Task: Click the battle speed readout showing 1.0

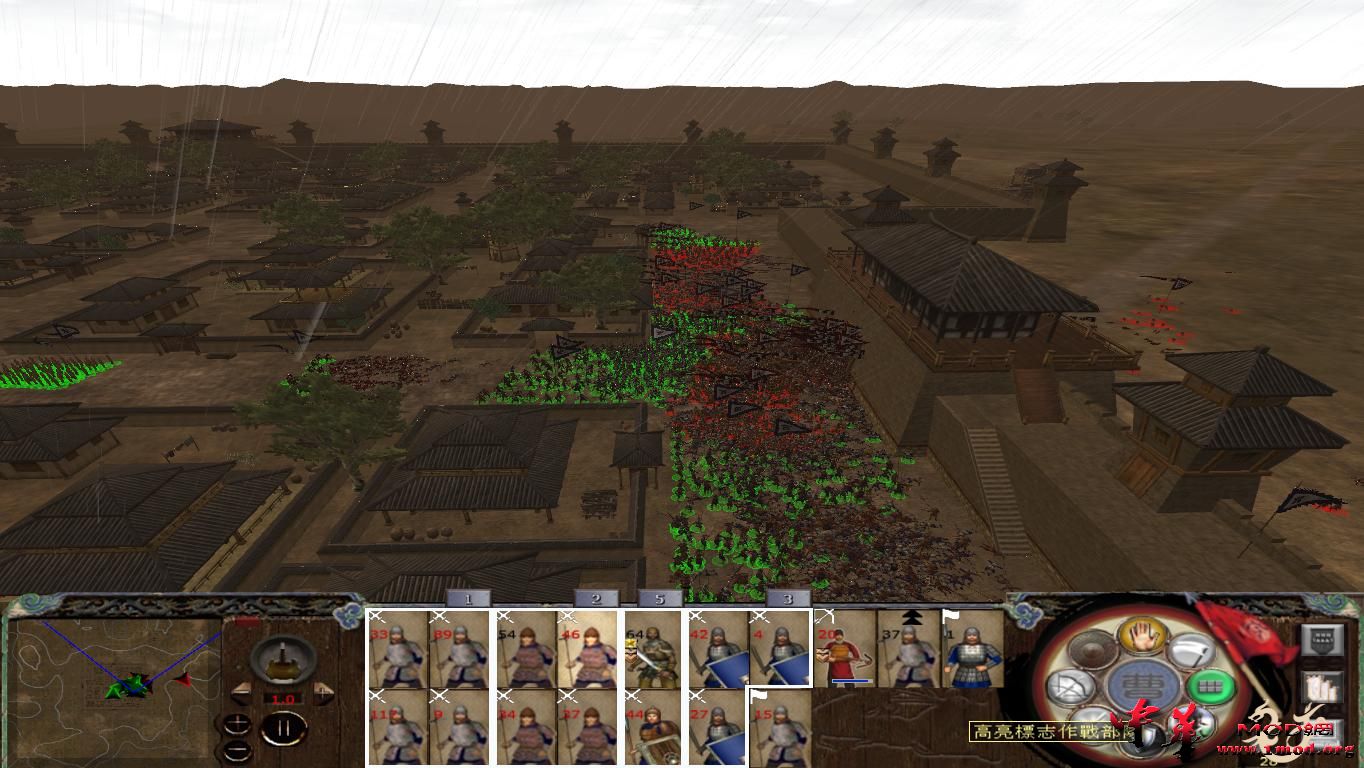Action: [x=283, y=698]
